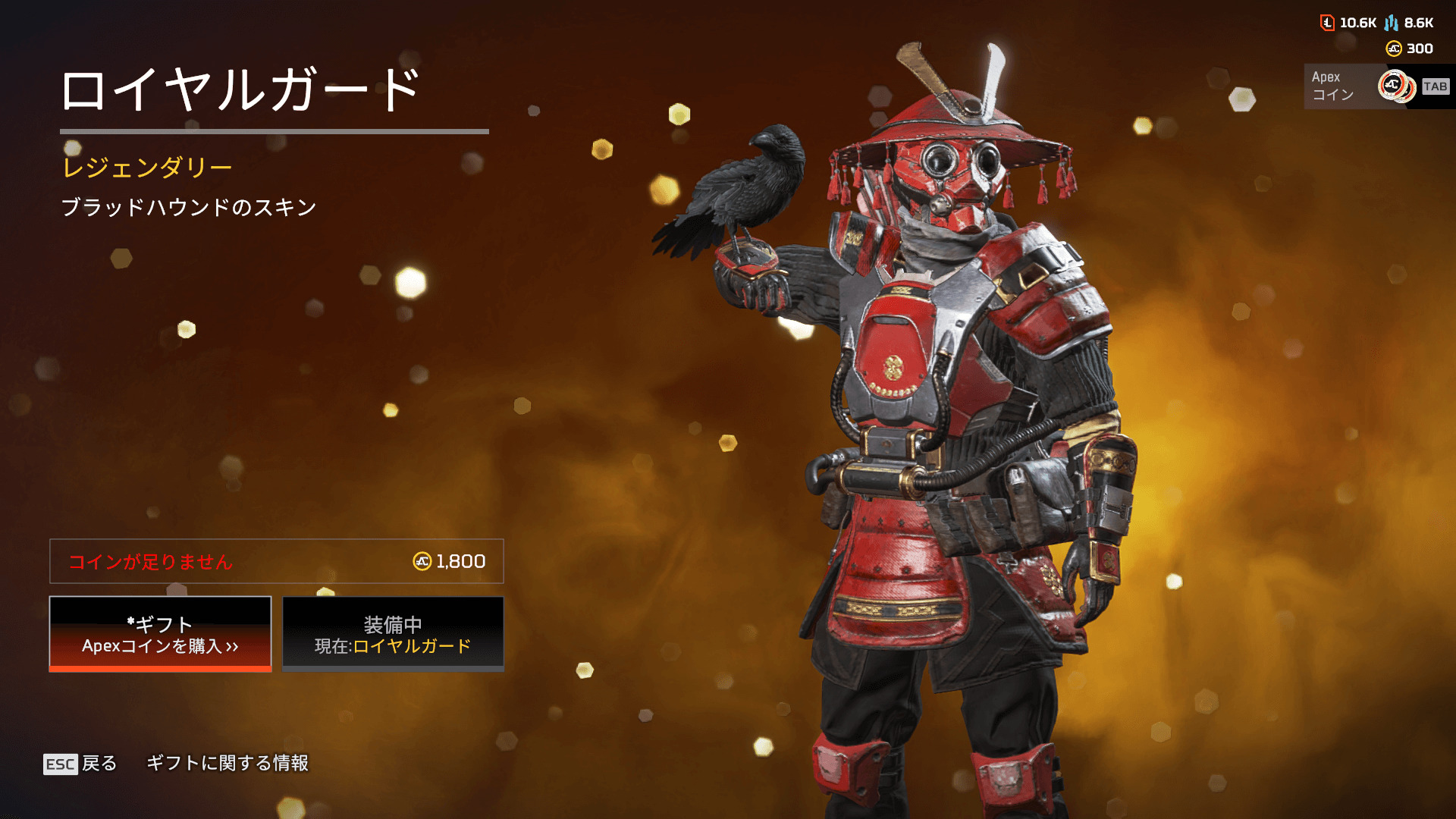Open the gift information link

pyautogui.click(x=227, y=763)
